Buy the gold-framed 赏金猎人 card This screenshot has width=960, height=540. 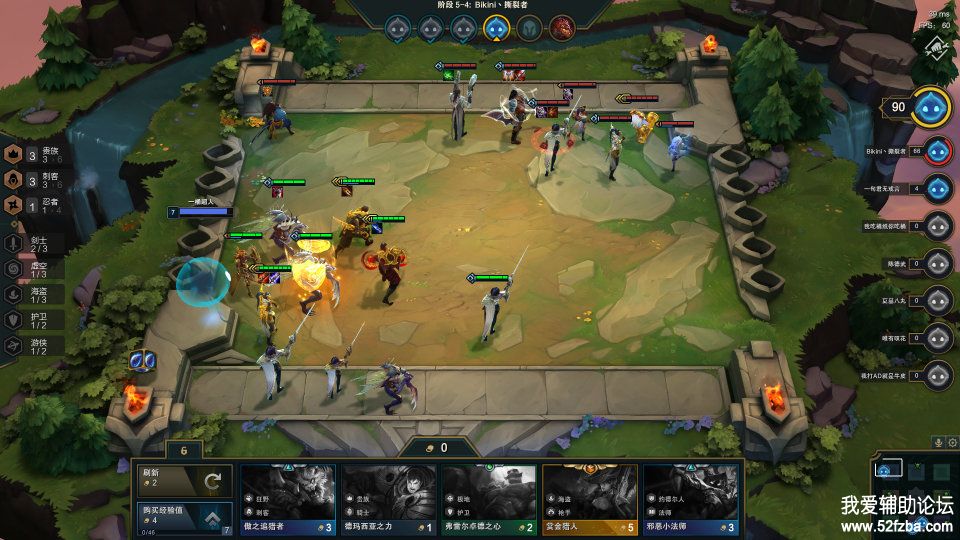point(590,496)
